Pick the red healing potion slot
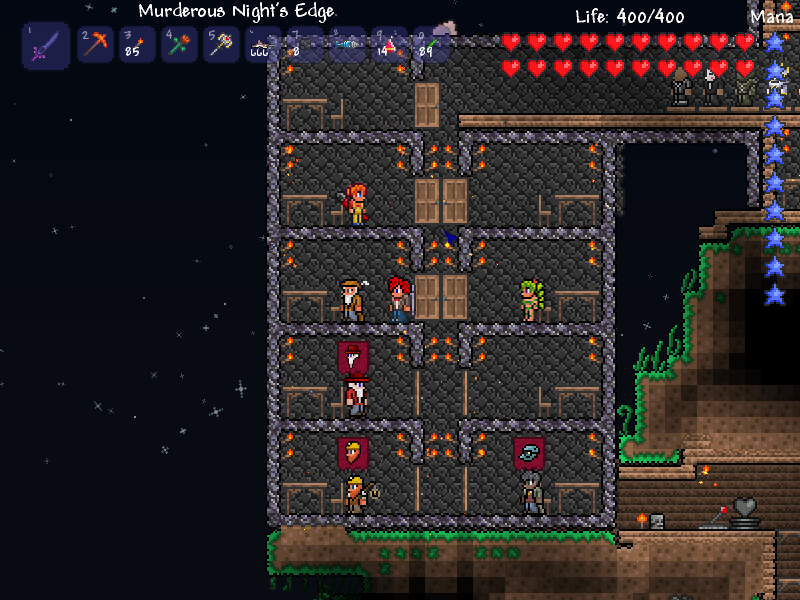 [390, 44]
